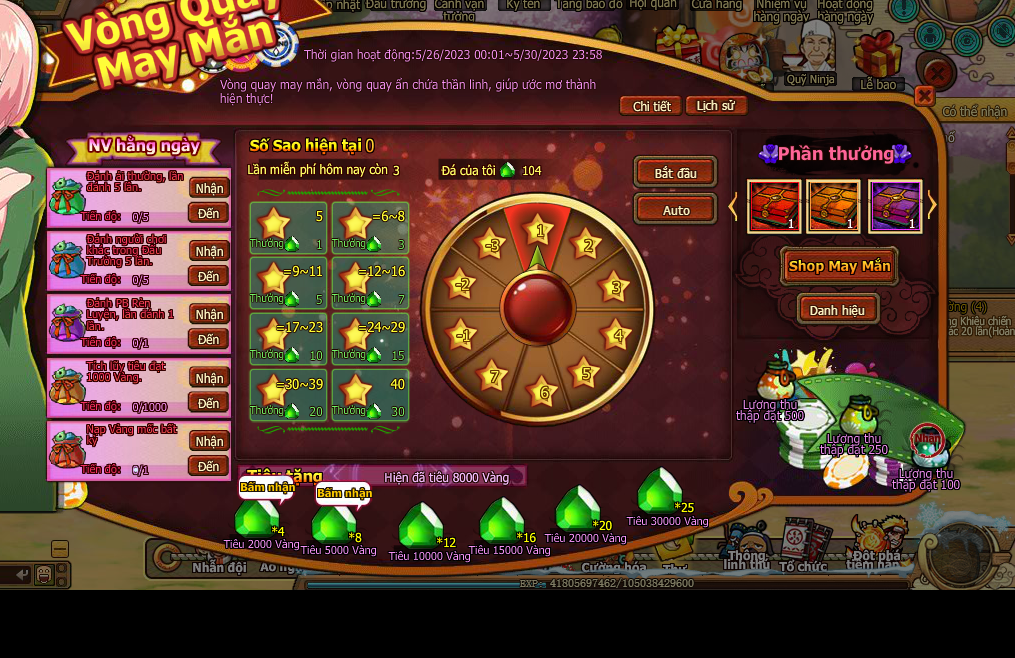This screenshot has width=1015, height=658.
Task: Select the Tiêu 30000 Vàng gem reward
Action: pyautogui.click(x=660, y=491)
